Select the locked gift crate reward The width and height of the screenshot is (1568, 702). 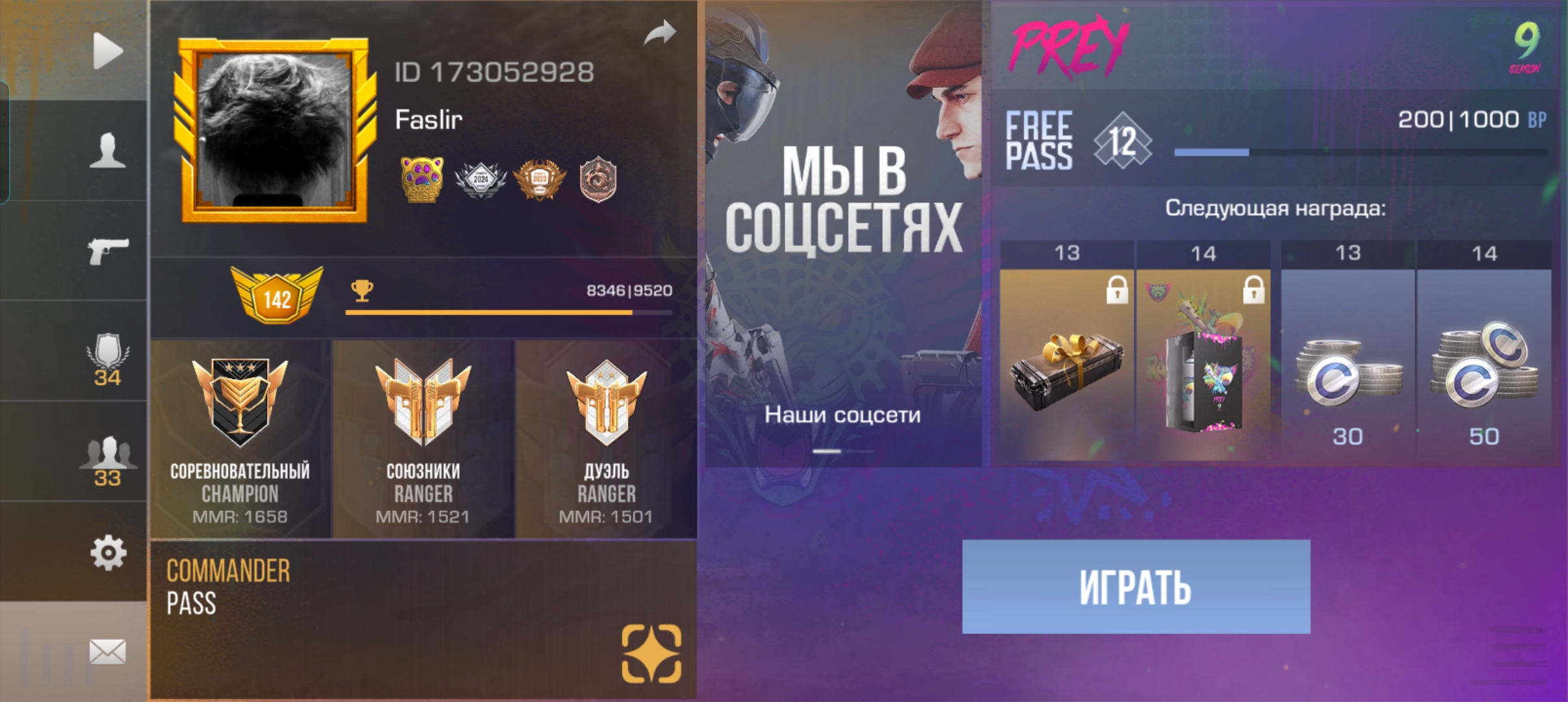[1066, 364]
